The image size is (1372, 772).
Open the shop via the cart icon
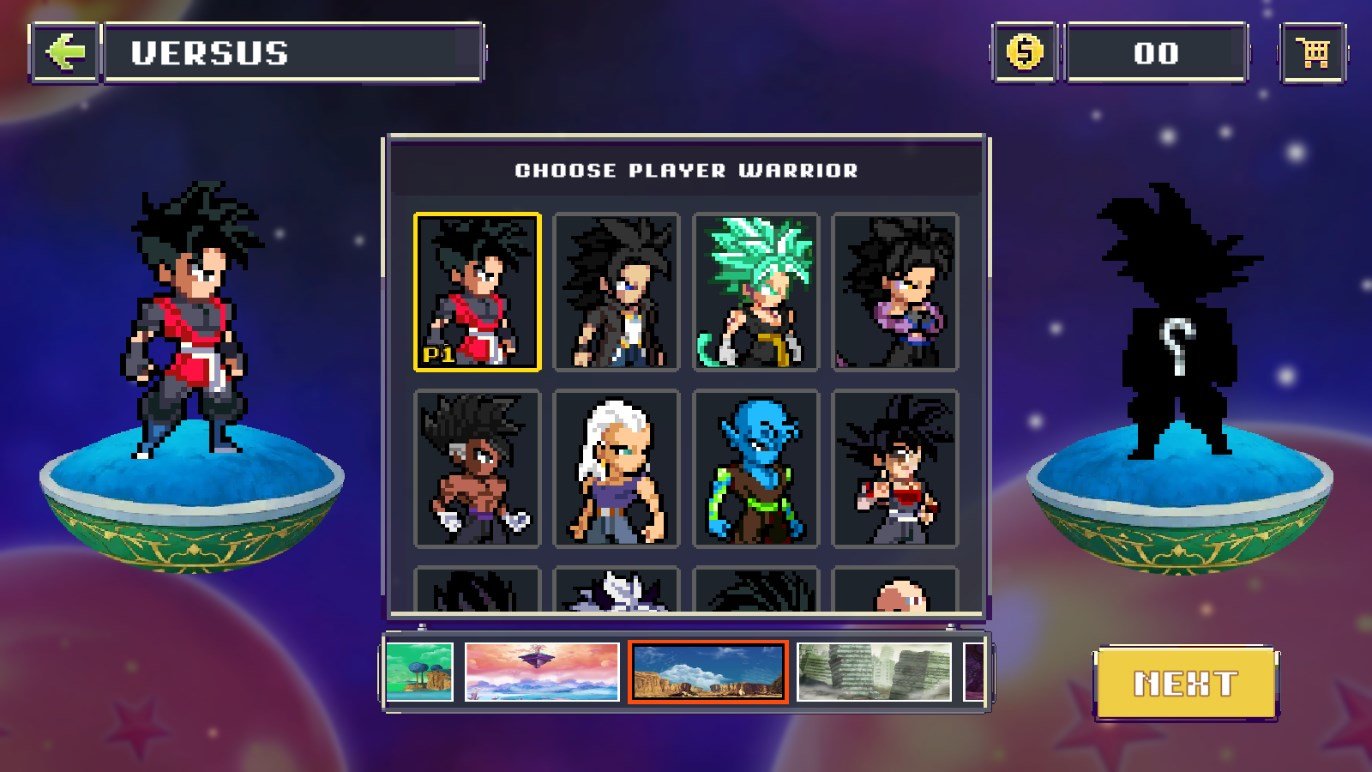point(1313,52)
